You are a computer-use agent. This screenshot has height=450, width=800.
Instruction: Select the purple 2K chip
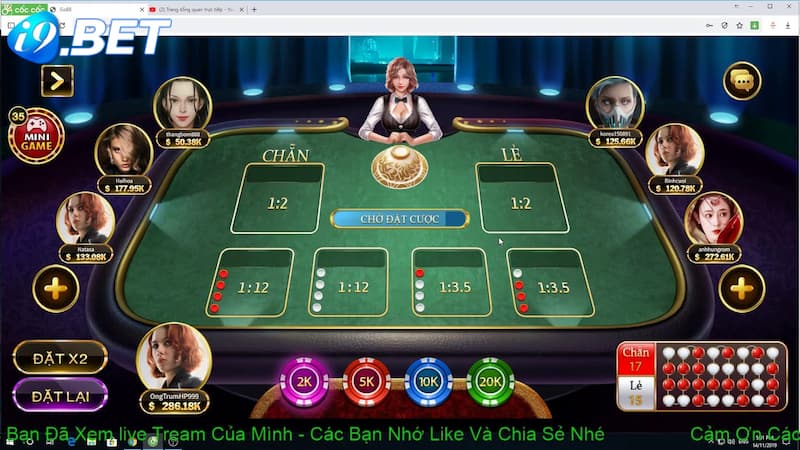[x=305, y=381]
